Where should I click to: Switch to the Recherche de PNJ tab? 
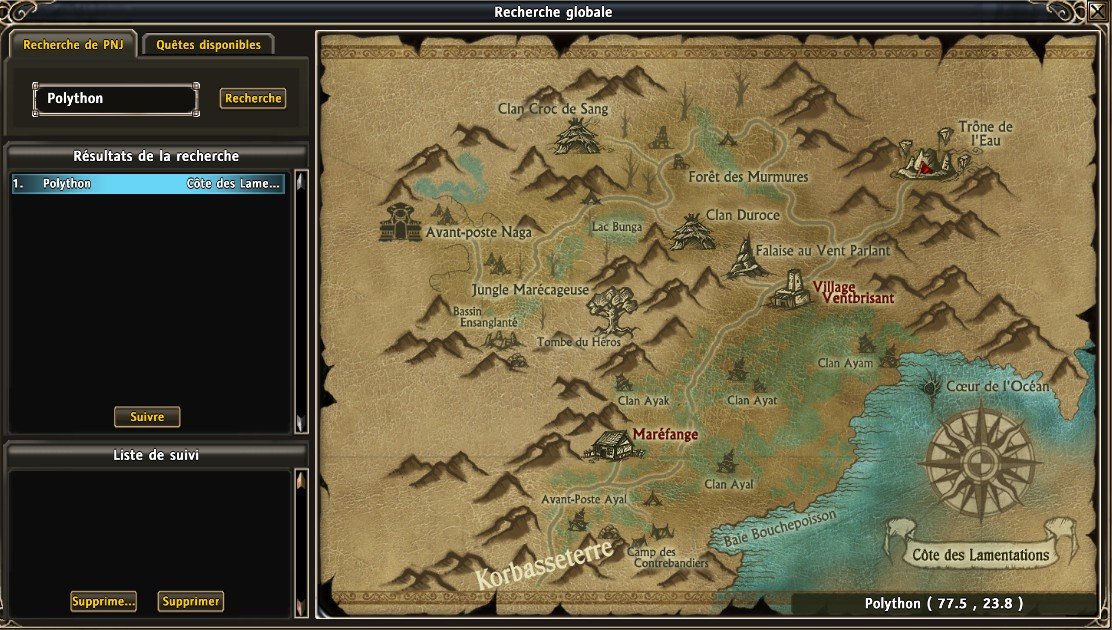(73, 45)
